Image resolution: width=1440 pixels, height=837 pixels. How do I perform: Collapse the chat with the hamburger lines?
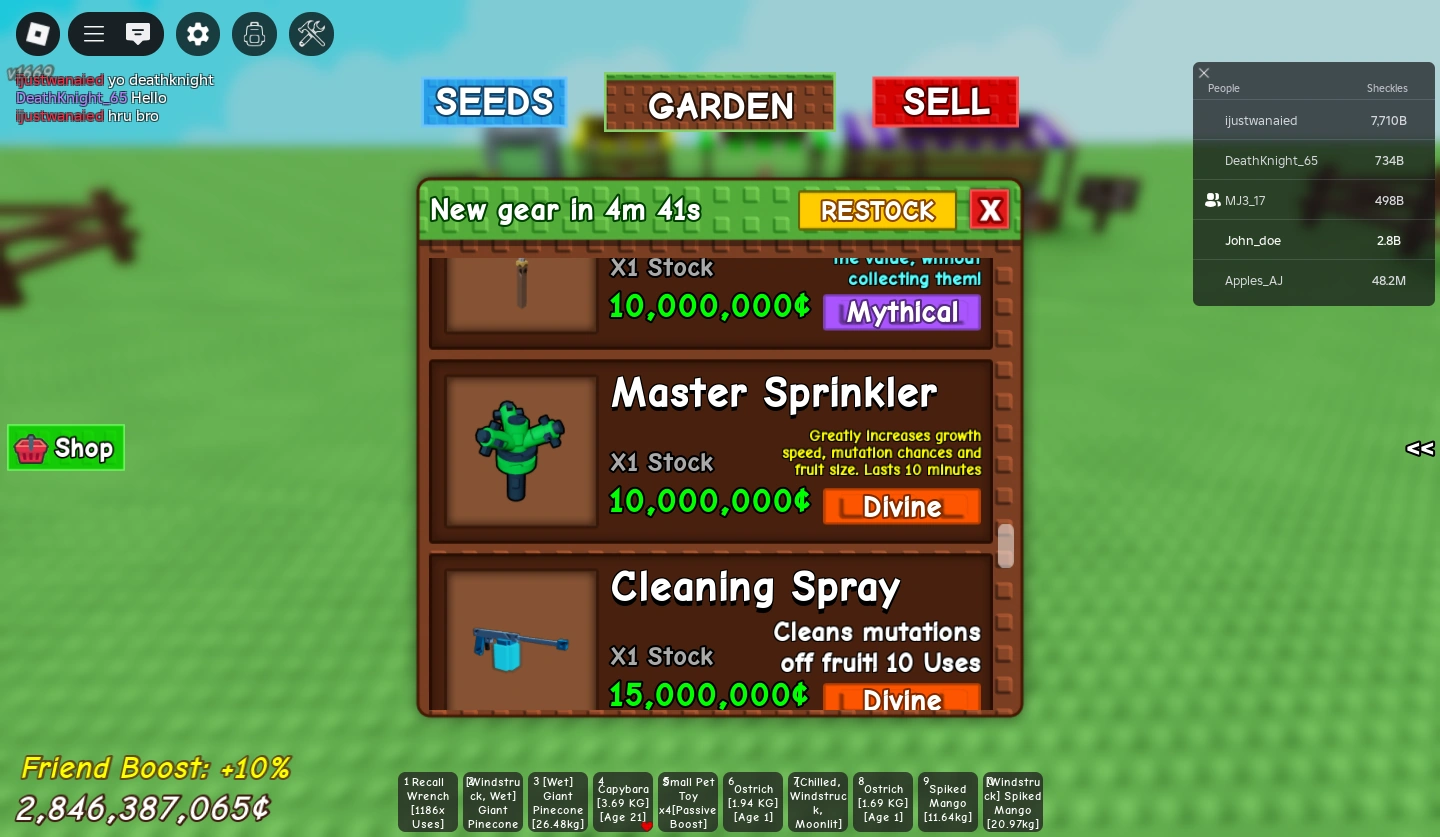tap(94, 34)
